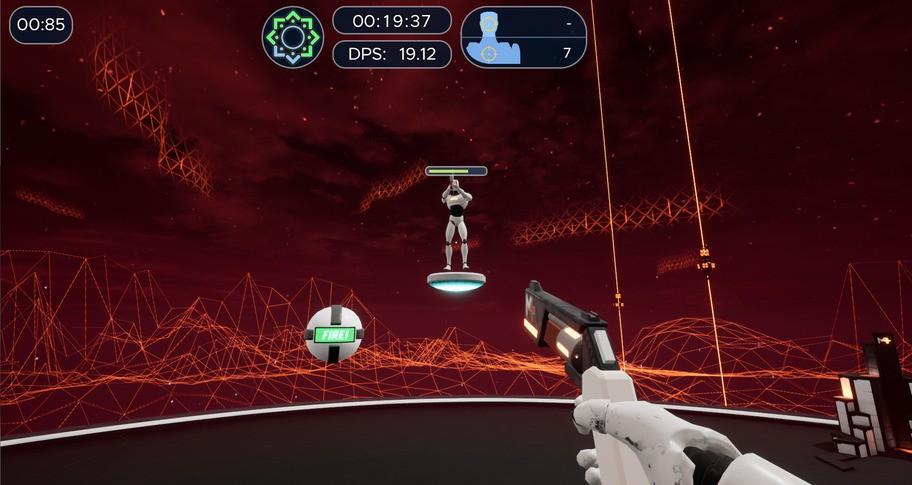The image size is (912, 485).
Task: Click the green octagonal crosshair emblem
Action: tap(293, 37)
